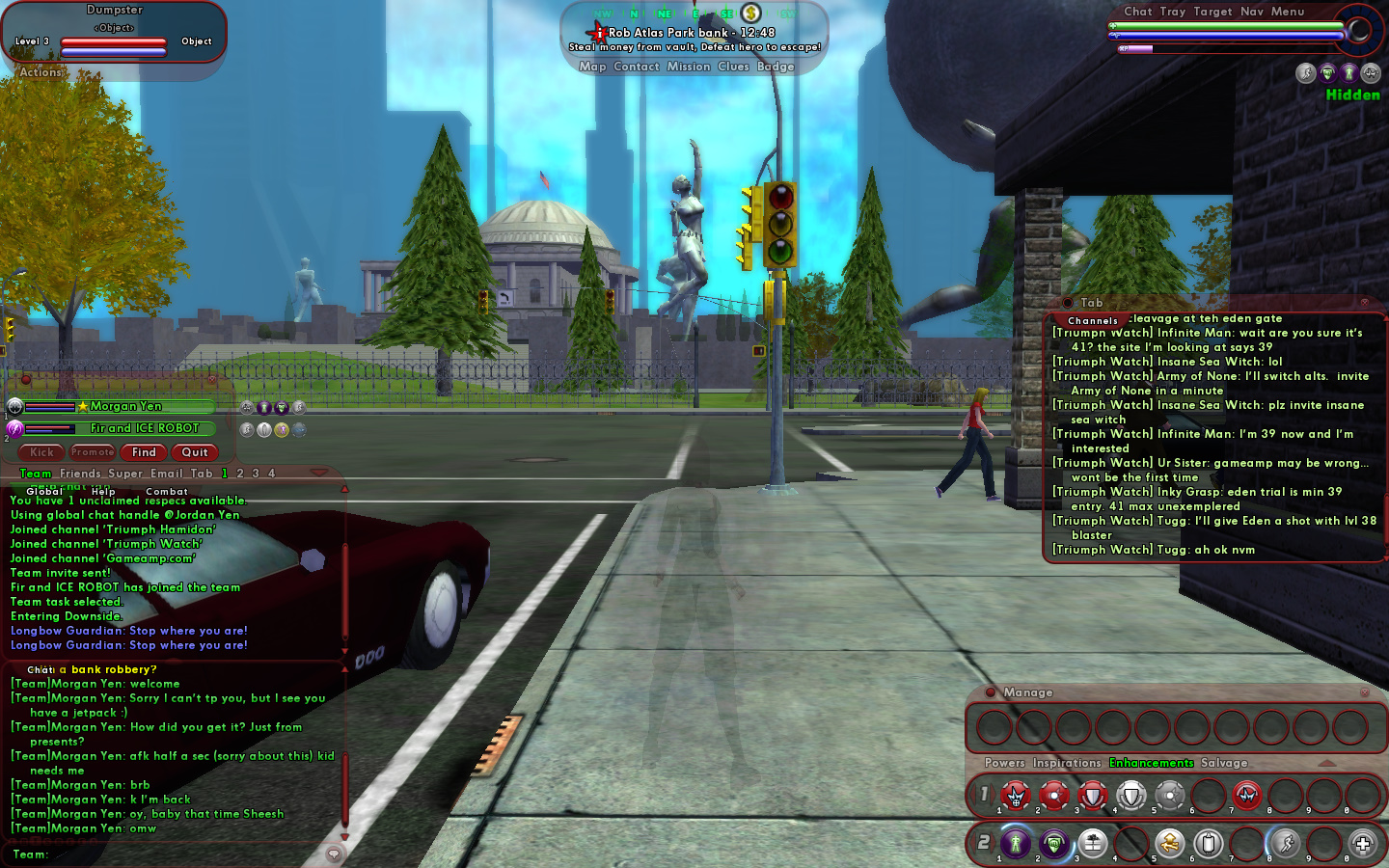Open the Badge window
1389x868 pixels.
(776, 67)
